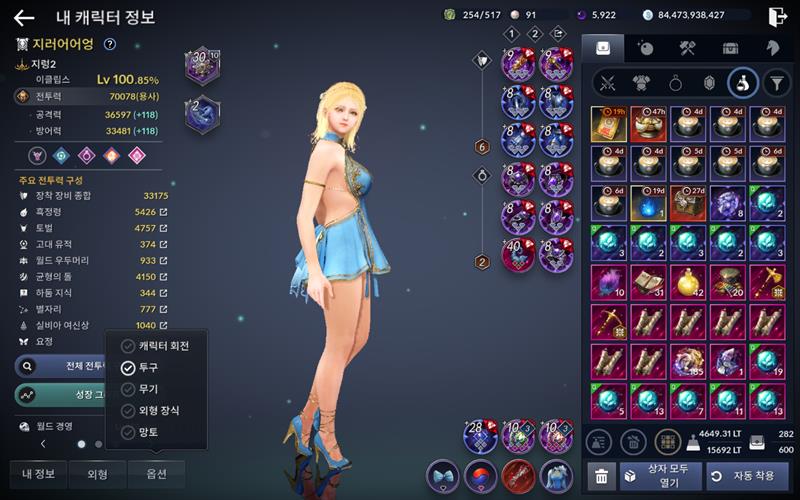The width and height of the screenshot is (800, 500).
Task: Choose the treasure chest item with 27d timer
Action: click(x=688, y=203)
